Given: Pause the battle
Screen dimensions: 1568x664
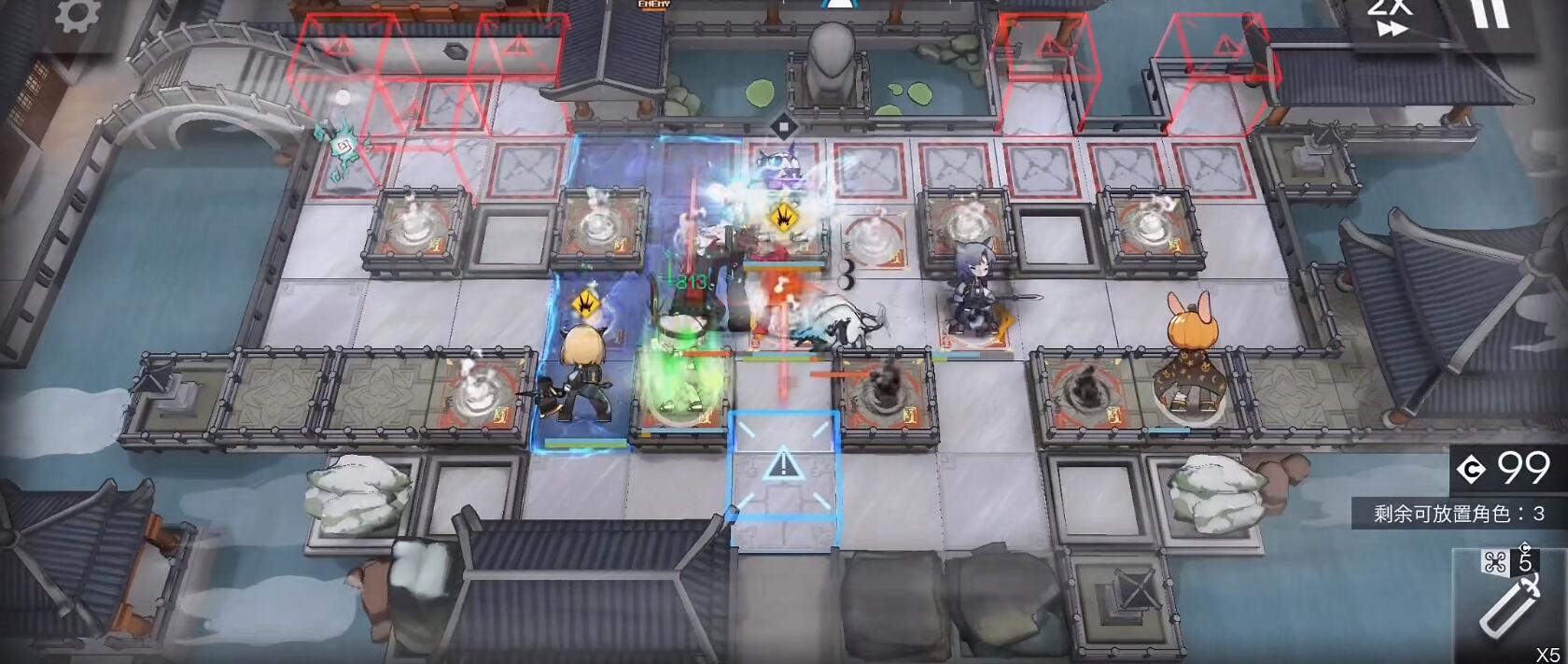Looking at the screenshot, I should 1490,14.
